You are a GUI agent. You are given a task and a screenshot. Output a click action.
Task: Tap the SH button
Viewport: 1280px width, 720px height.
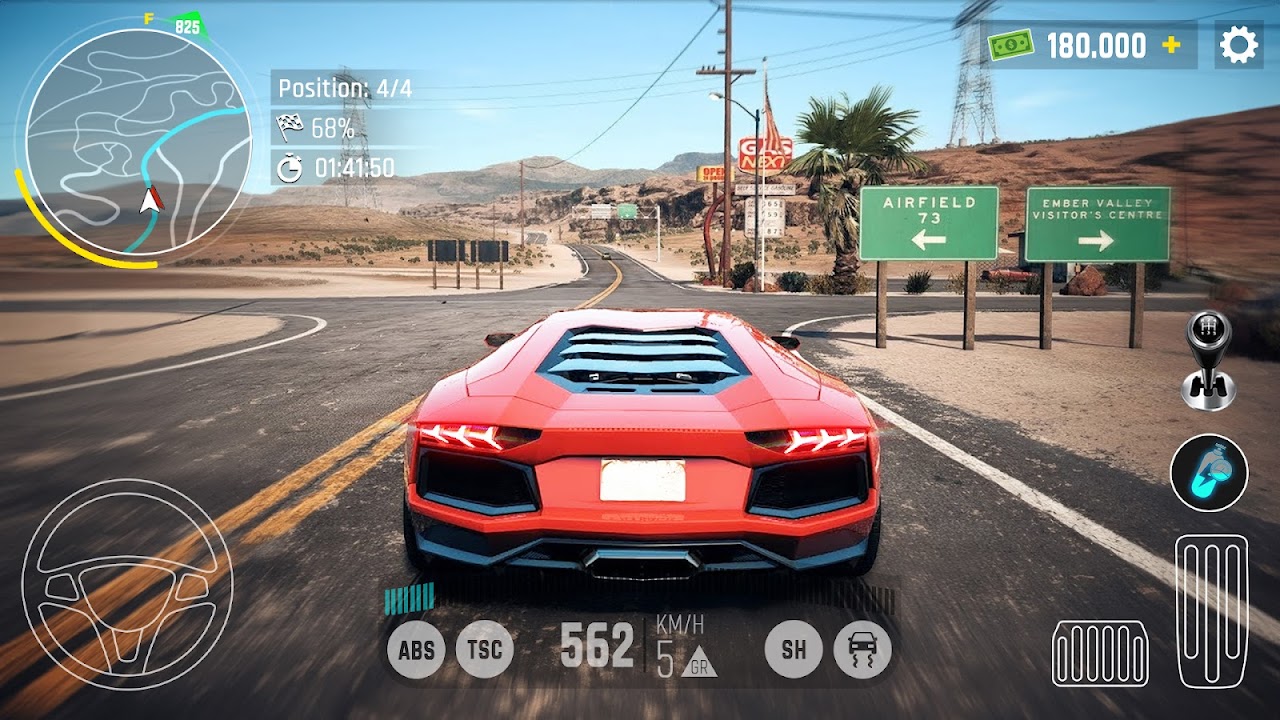794,650
